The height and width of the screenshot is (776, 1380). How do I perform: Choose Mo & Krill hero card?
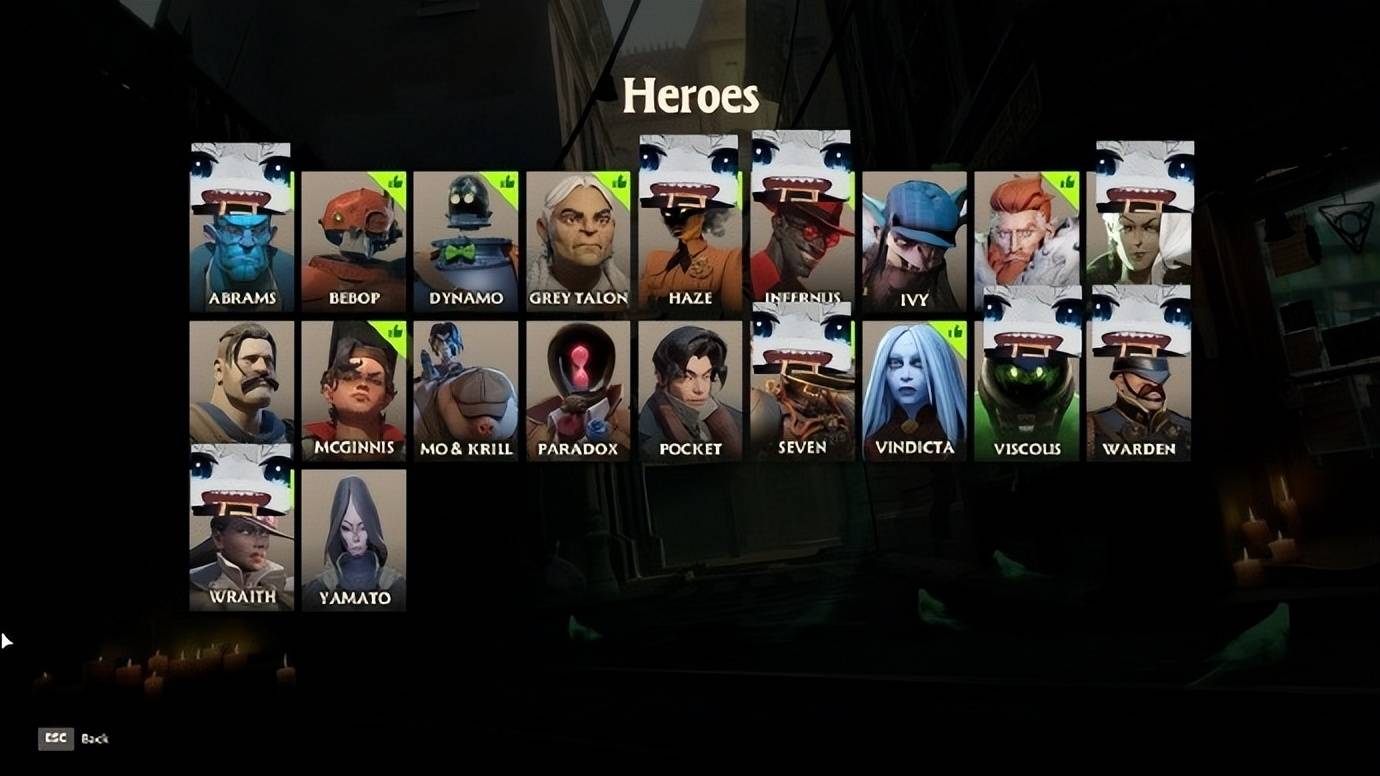click(466, 390)
